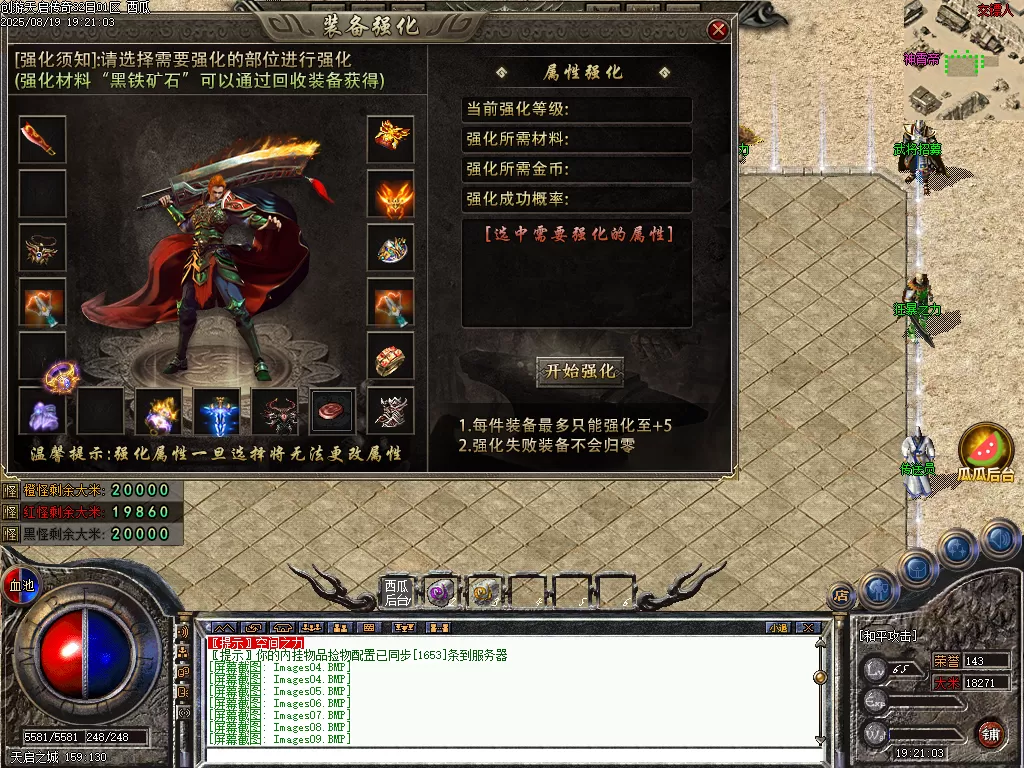Click the 小退 logout button on chat bar

[x=778, y=628]
